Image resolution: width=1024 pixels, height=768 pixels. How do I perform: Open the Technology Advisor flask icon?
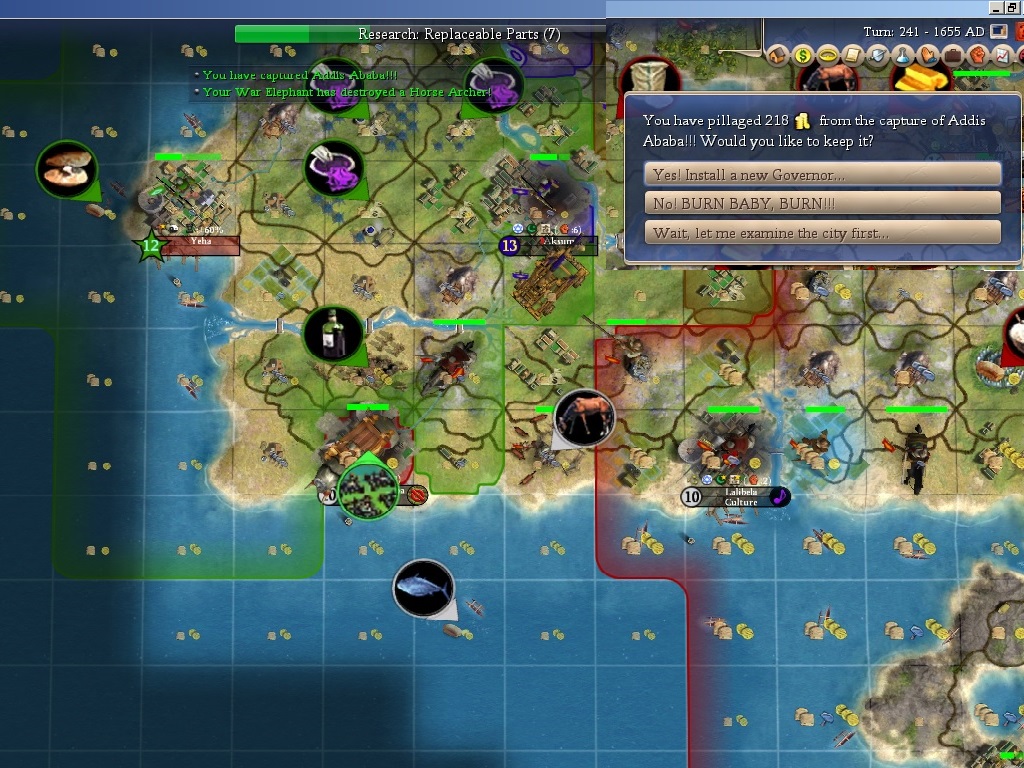(903, 56)
